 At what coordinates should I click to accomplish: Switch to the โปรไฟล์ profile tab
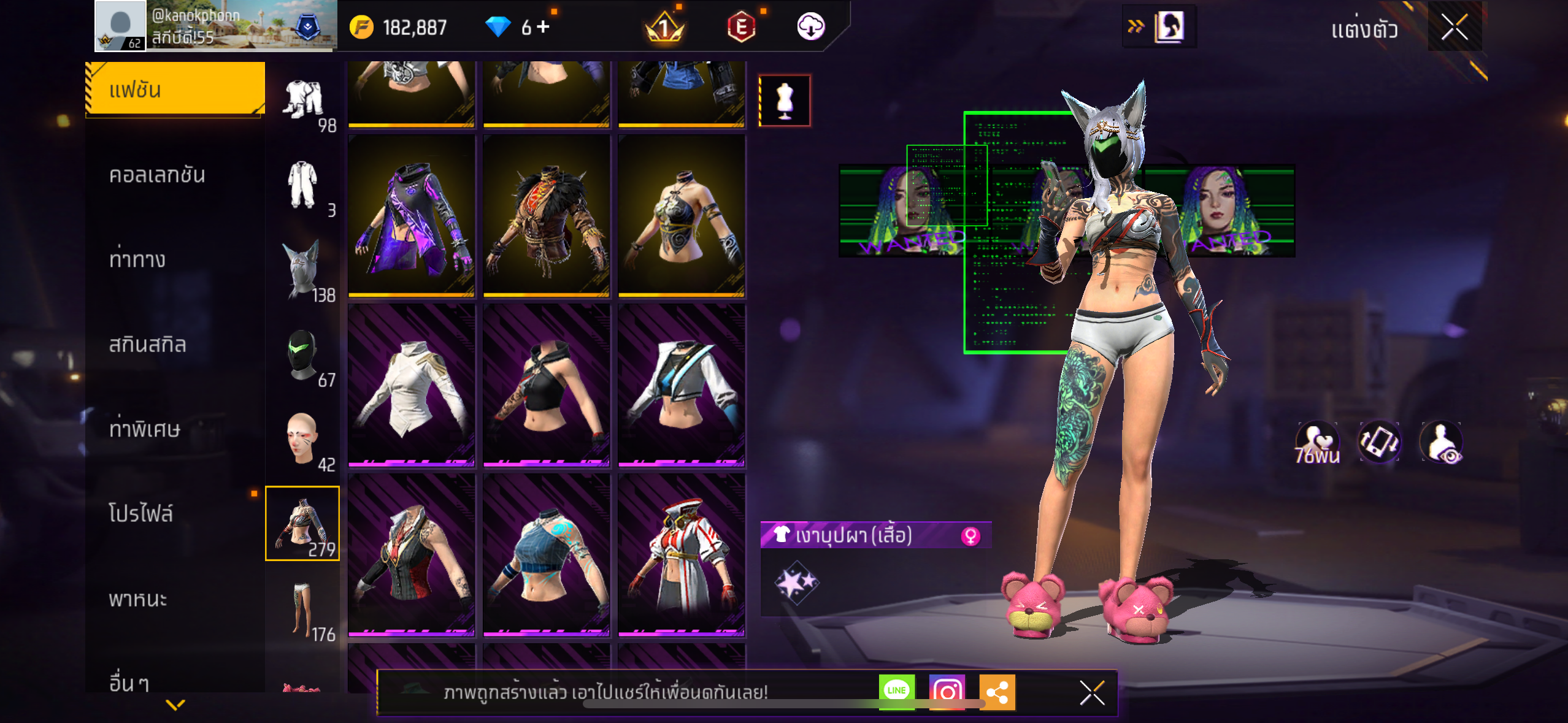coord(141,513)
